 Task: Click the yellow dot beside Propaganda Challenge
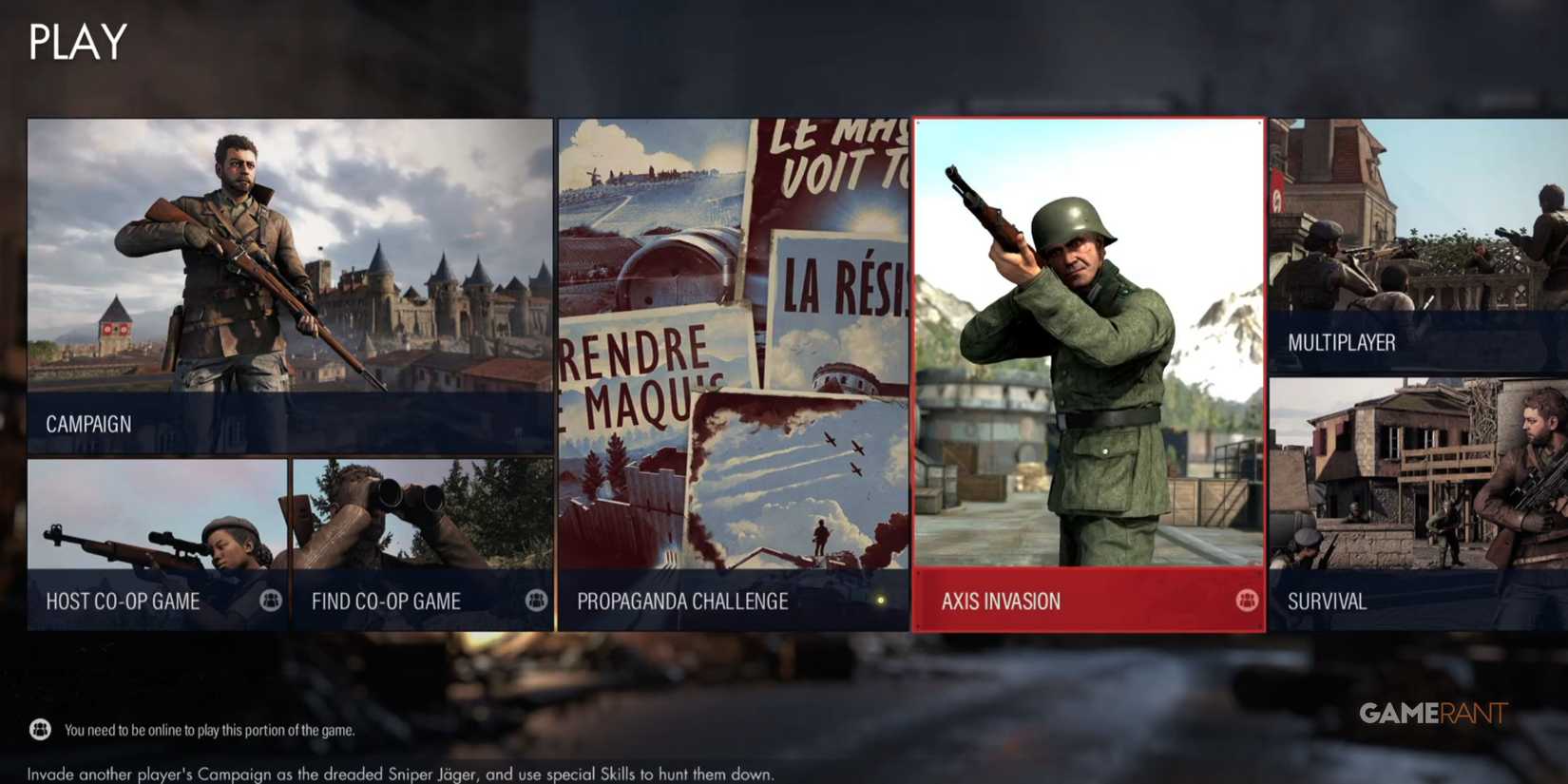pos(879,600)
